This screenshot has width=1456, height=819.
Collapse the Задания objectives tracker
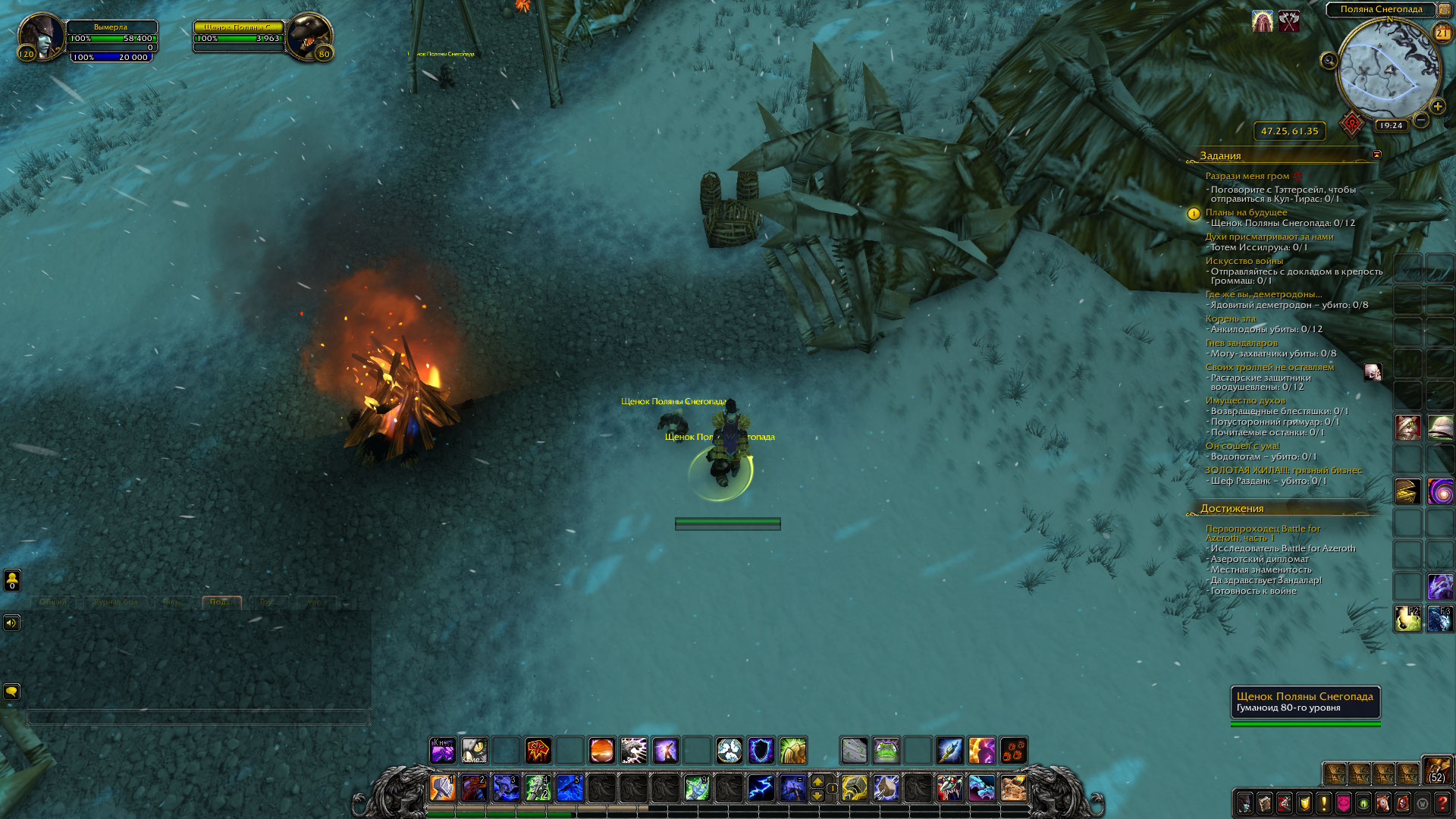point(1376,155)
